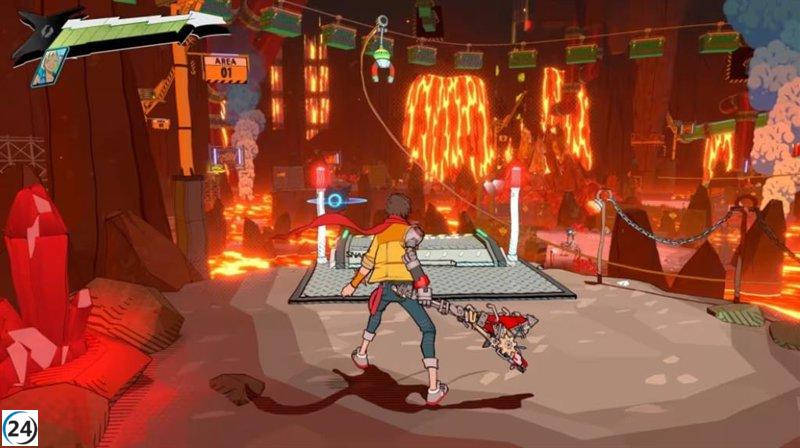
Task: Click the 24 logo badge overlay
Action: click(x=20, y=428)
